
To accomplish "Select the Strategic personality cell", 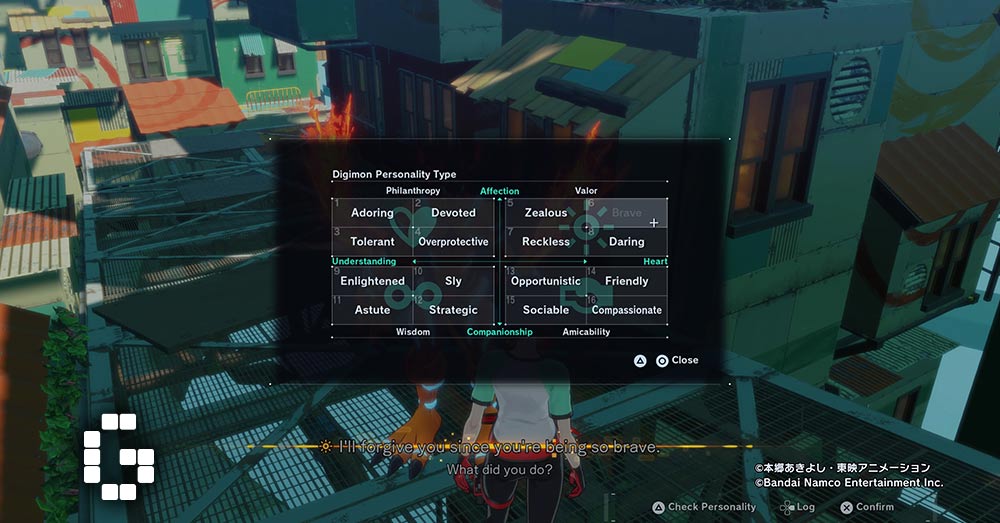I will tap(453, 310).
